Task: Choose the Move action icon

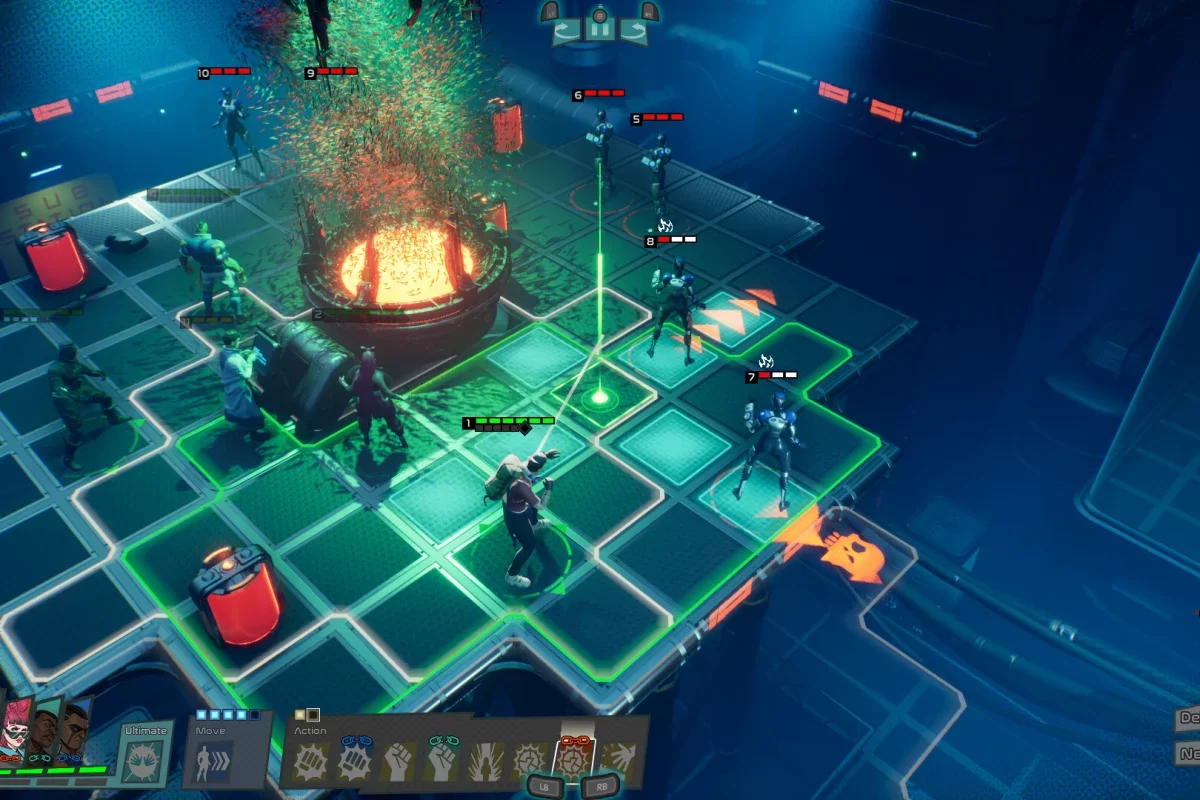Action: point(214,761)
